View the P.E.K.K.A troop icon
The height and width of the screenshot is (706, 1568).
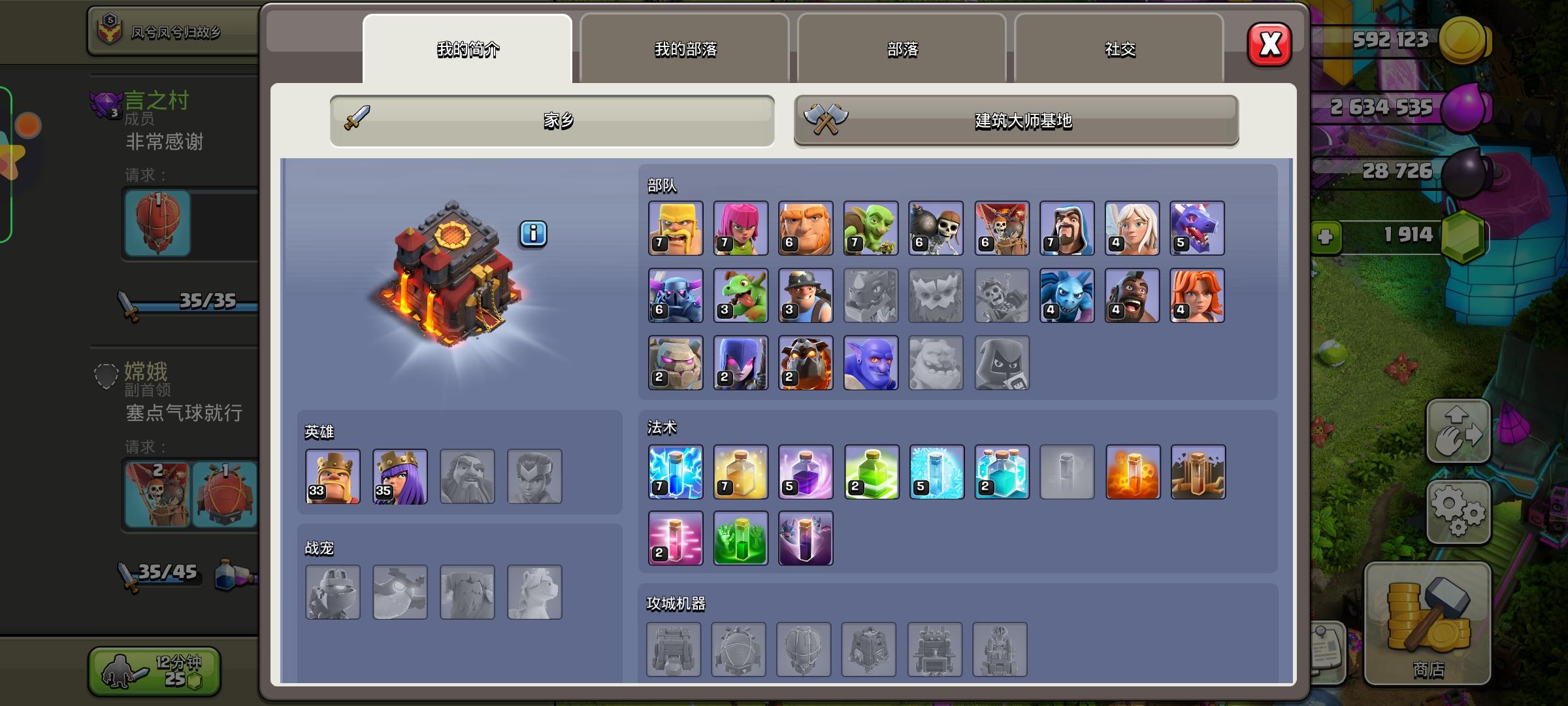click(676, 295)
